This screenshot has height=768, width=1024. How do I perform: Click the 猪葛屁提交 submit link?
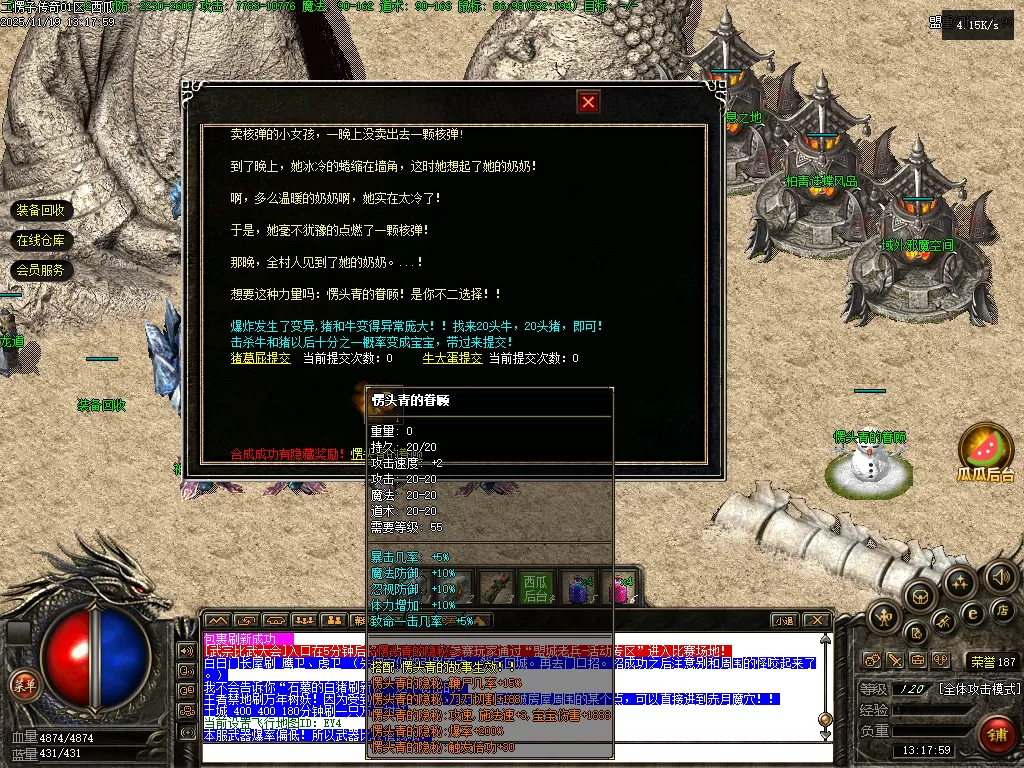point(260,358)
